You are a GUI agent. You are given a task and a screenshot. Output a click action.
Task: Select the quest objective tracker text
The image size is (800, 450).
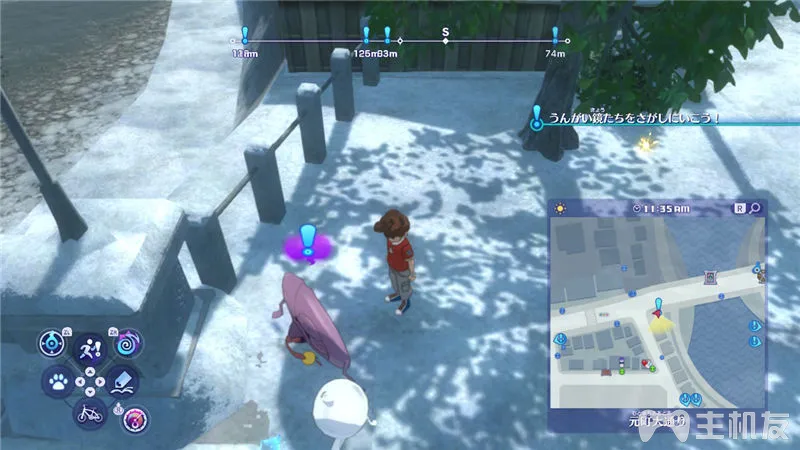tap(628, 119)
